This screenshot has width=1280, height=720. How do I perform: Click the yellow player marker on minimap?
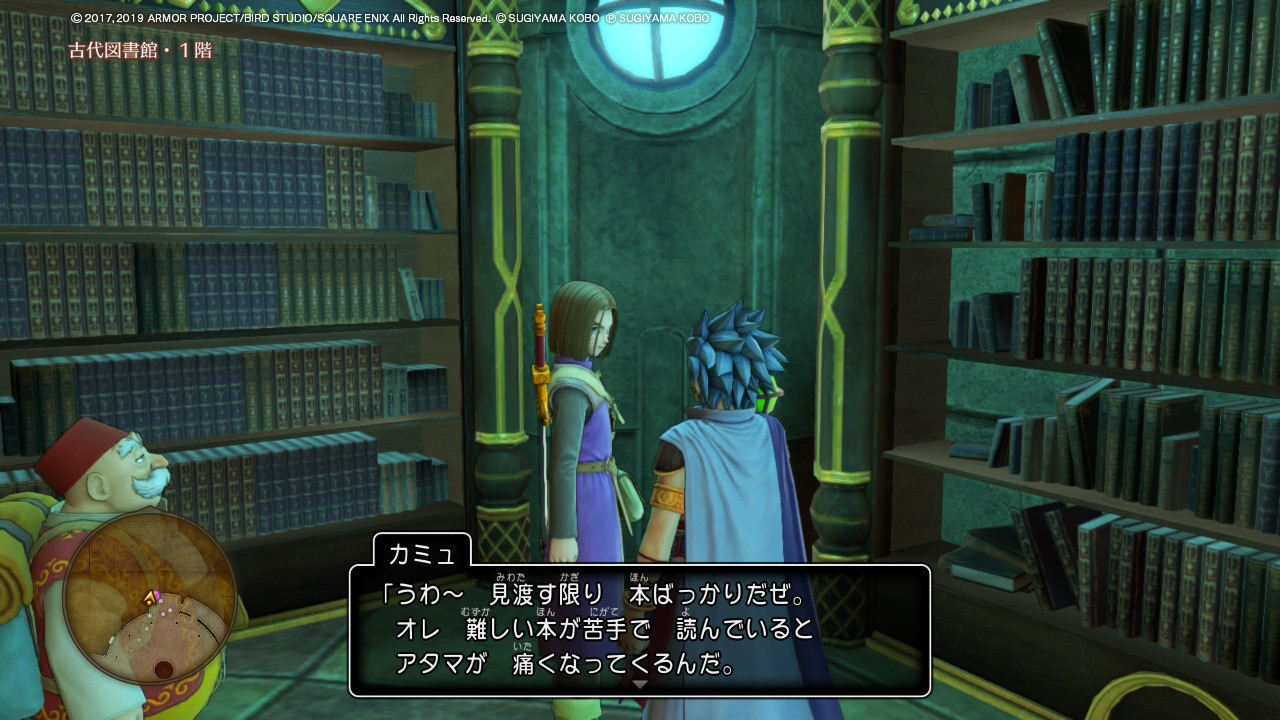click(150, 598)
